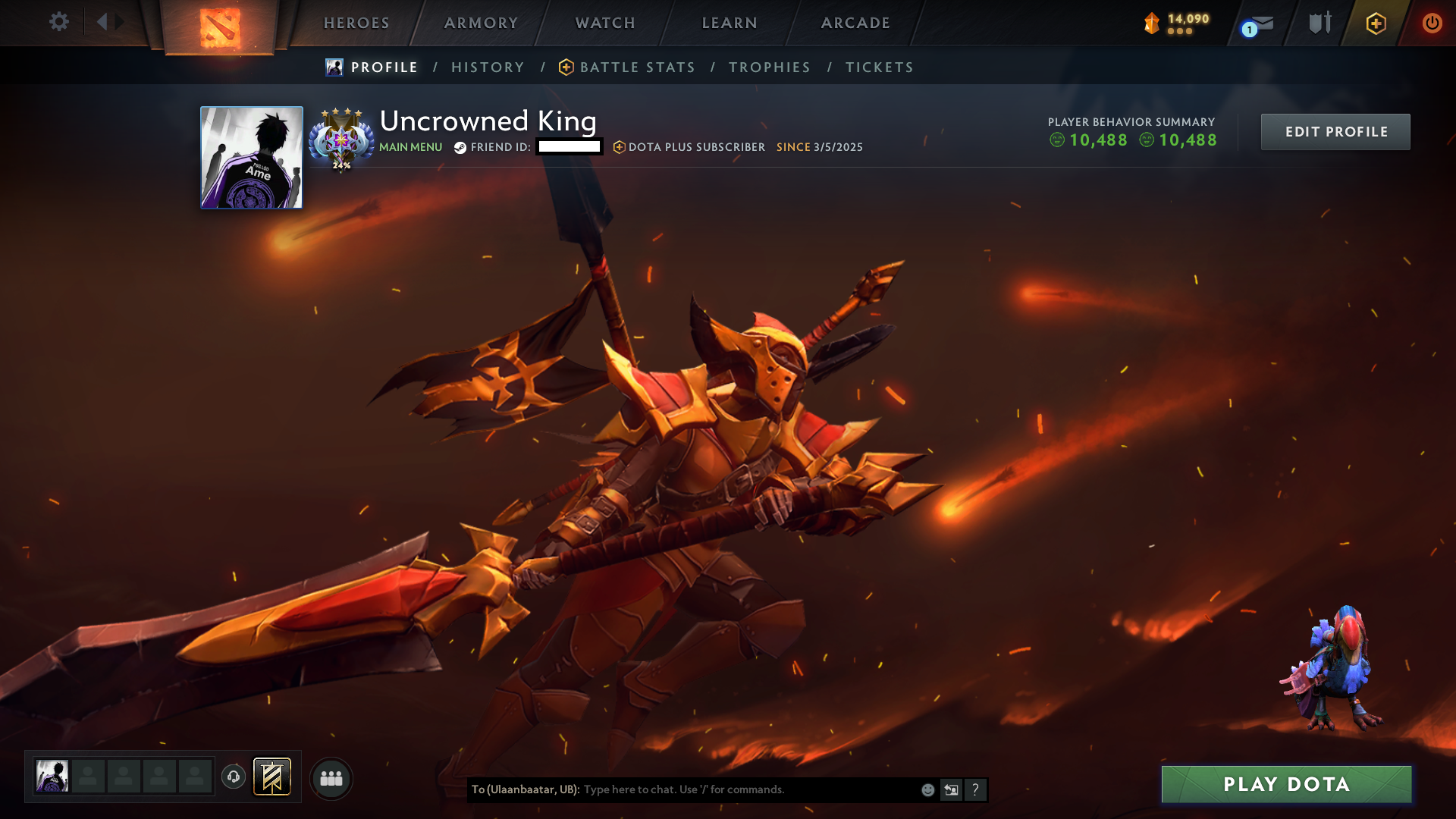Click the armory shield and sword icon
The height and width of the screenshot is (819, 1456).
coord(1319,23)
